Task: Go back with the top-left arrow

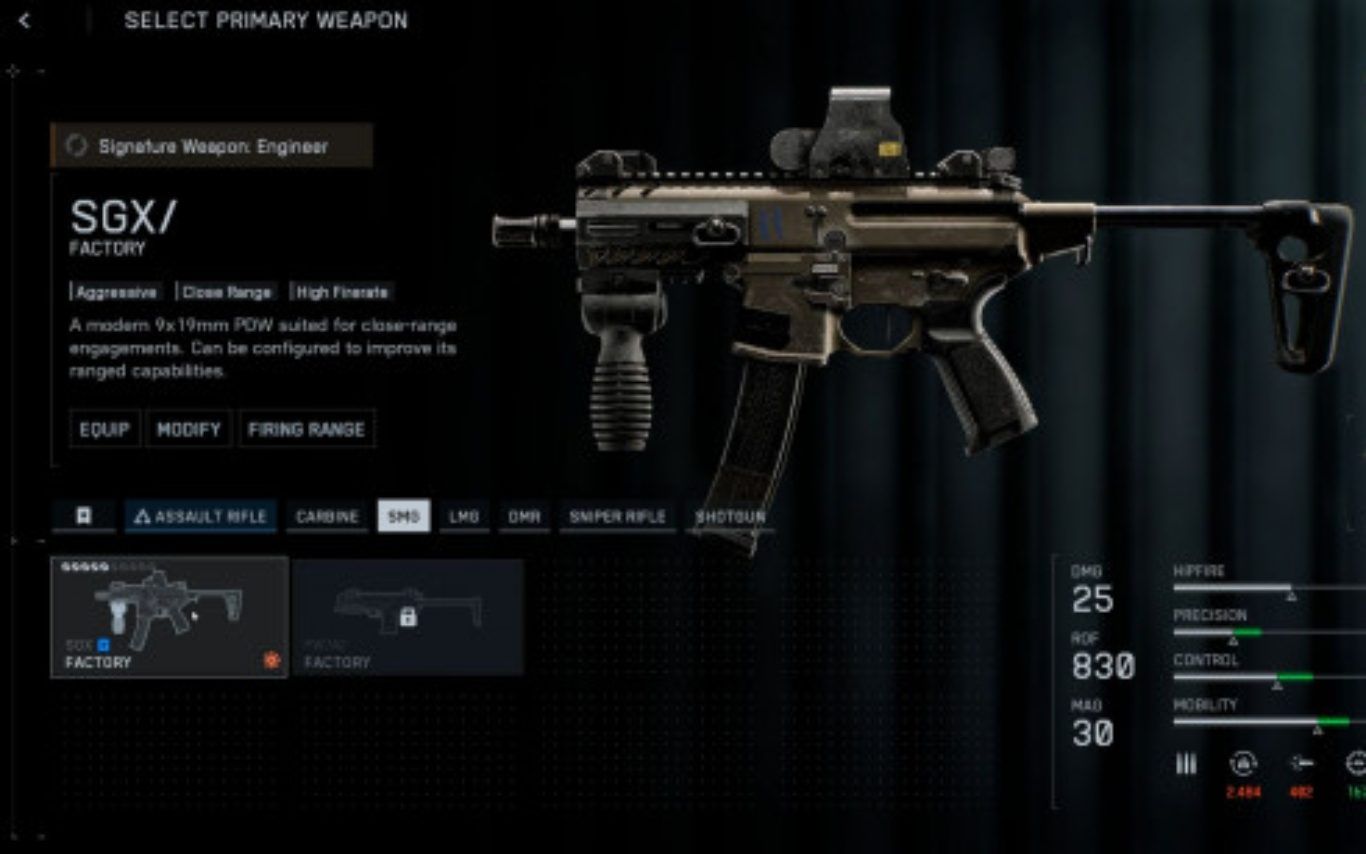Action: [24, 21]
